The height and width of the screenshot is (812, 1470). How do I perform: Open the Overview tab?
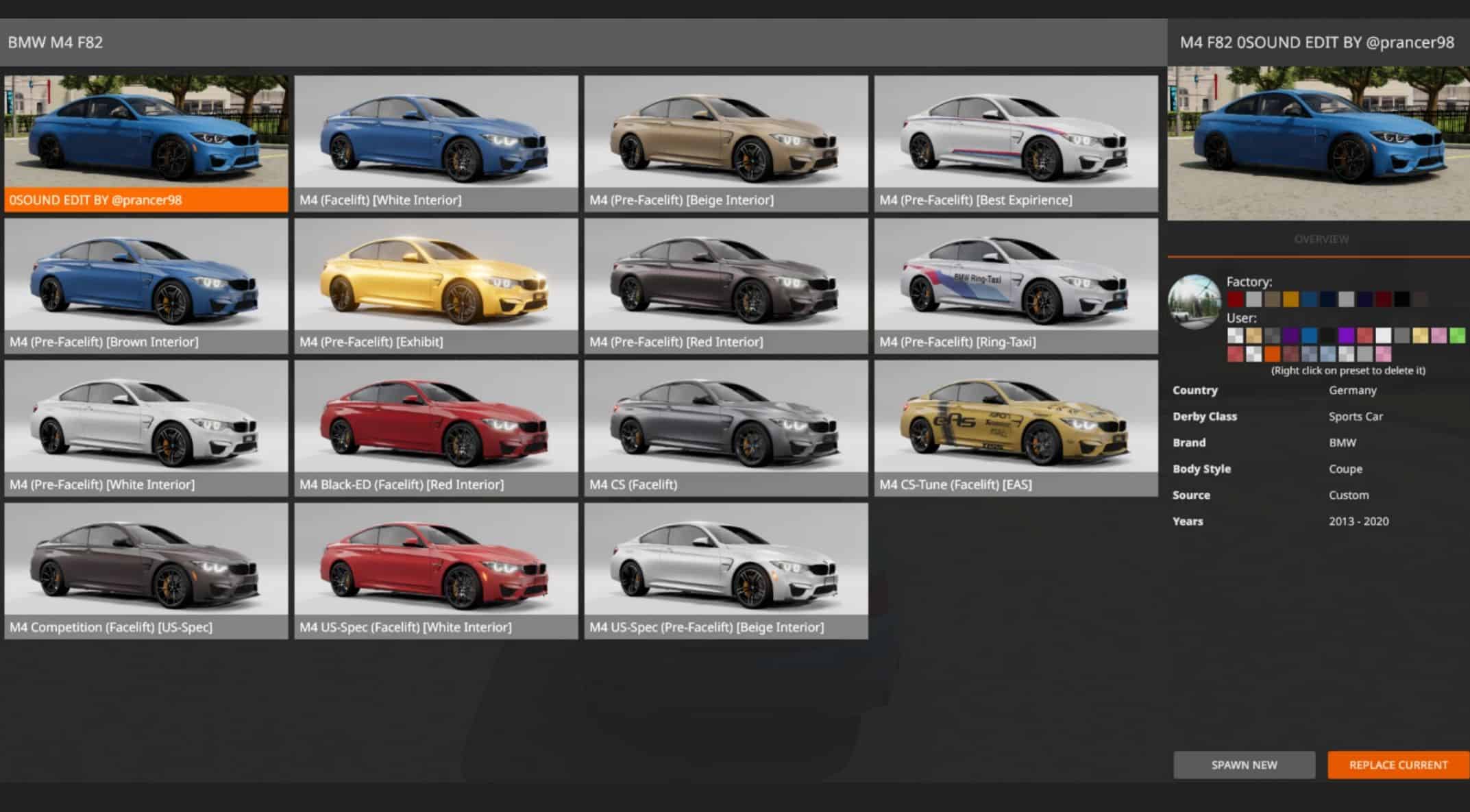pyautogui.click(x=1321, y=239)
